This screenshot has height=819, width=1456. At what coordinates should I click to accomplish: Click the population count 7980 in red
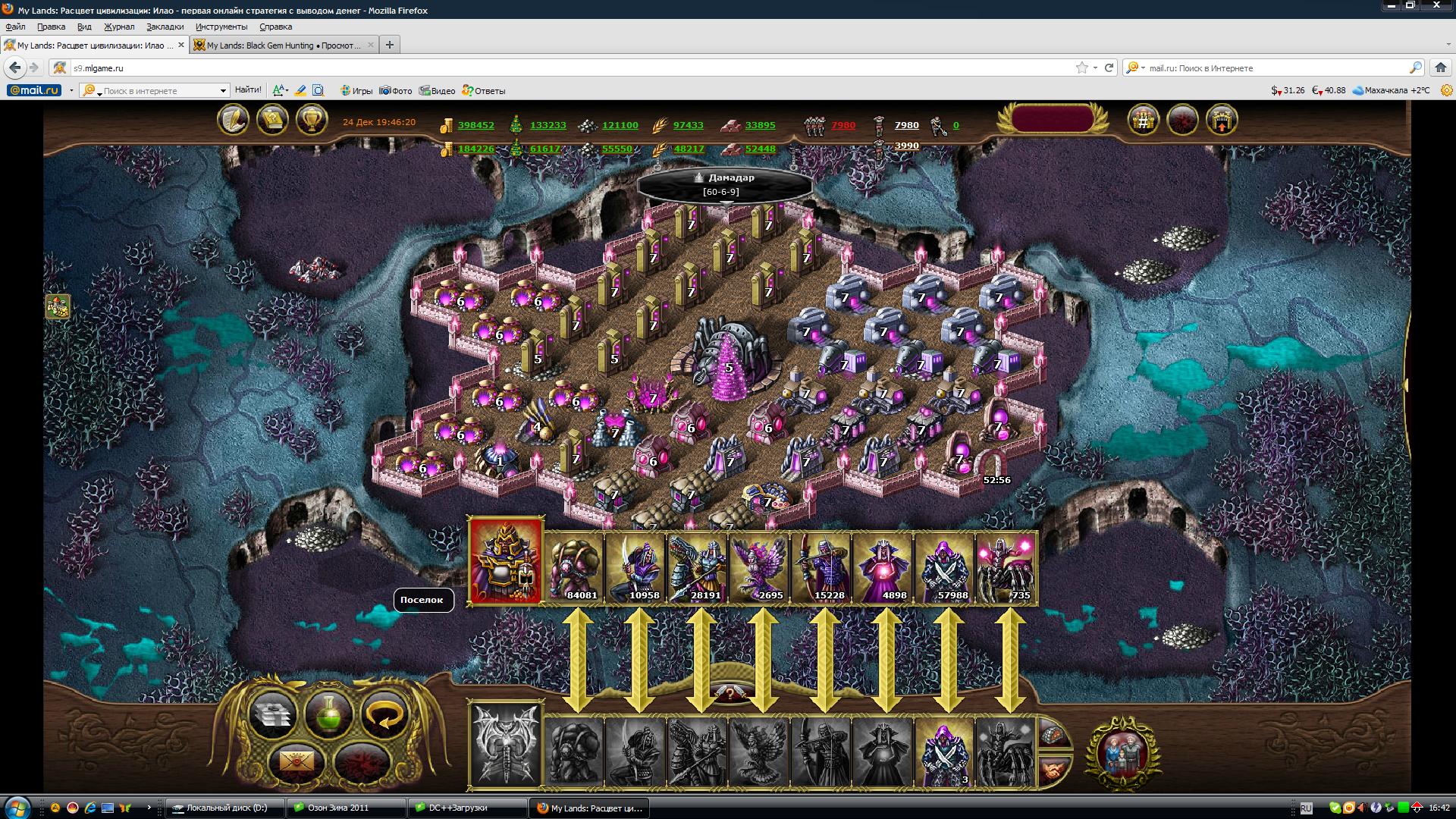pos(843,125)
